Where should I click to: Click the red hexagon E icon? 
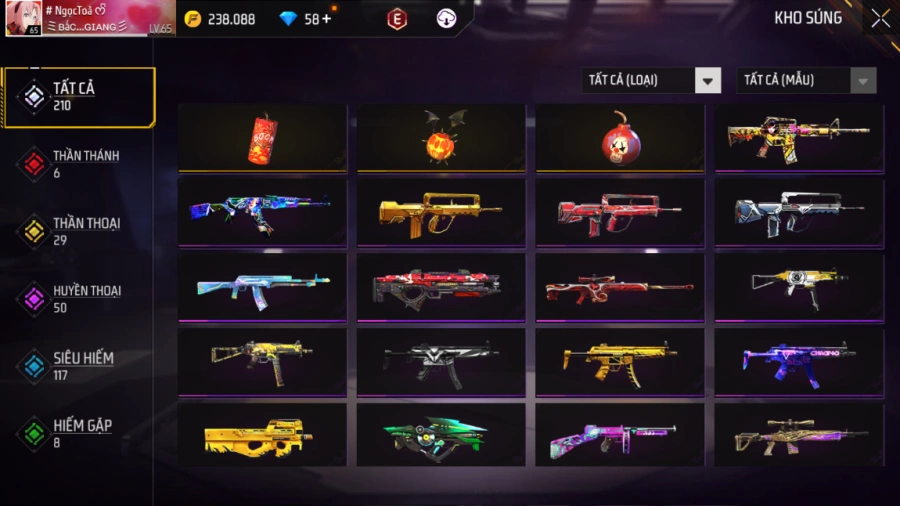tap(397, 19)
